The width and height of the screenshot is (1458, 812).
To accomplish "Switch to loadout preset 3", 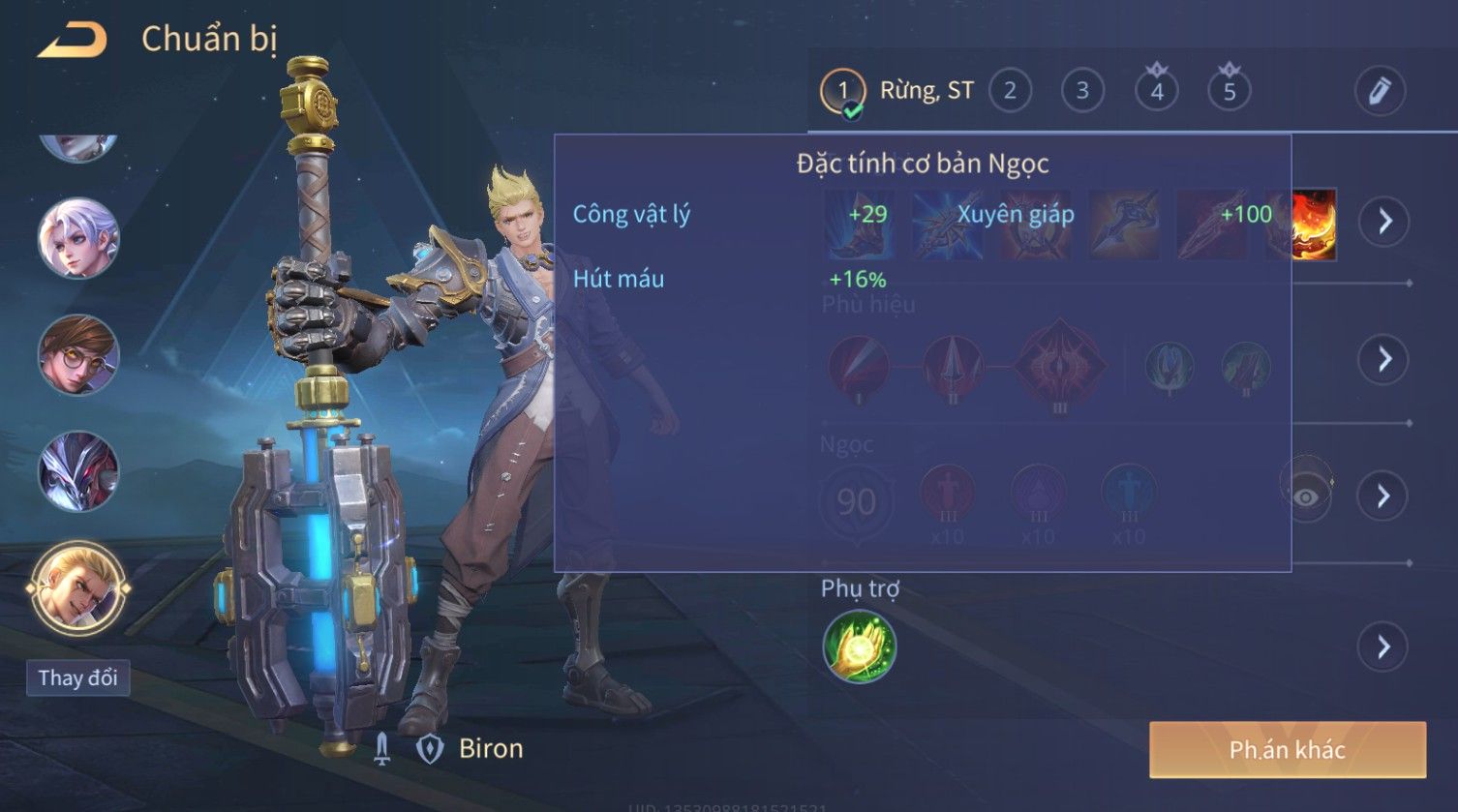I will tap(1082, 91).
